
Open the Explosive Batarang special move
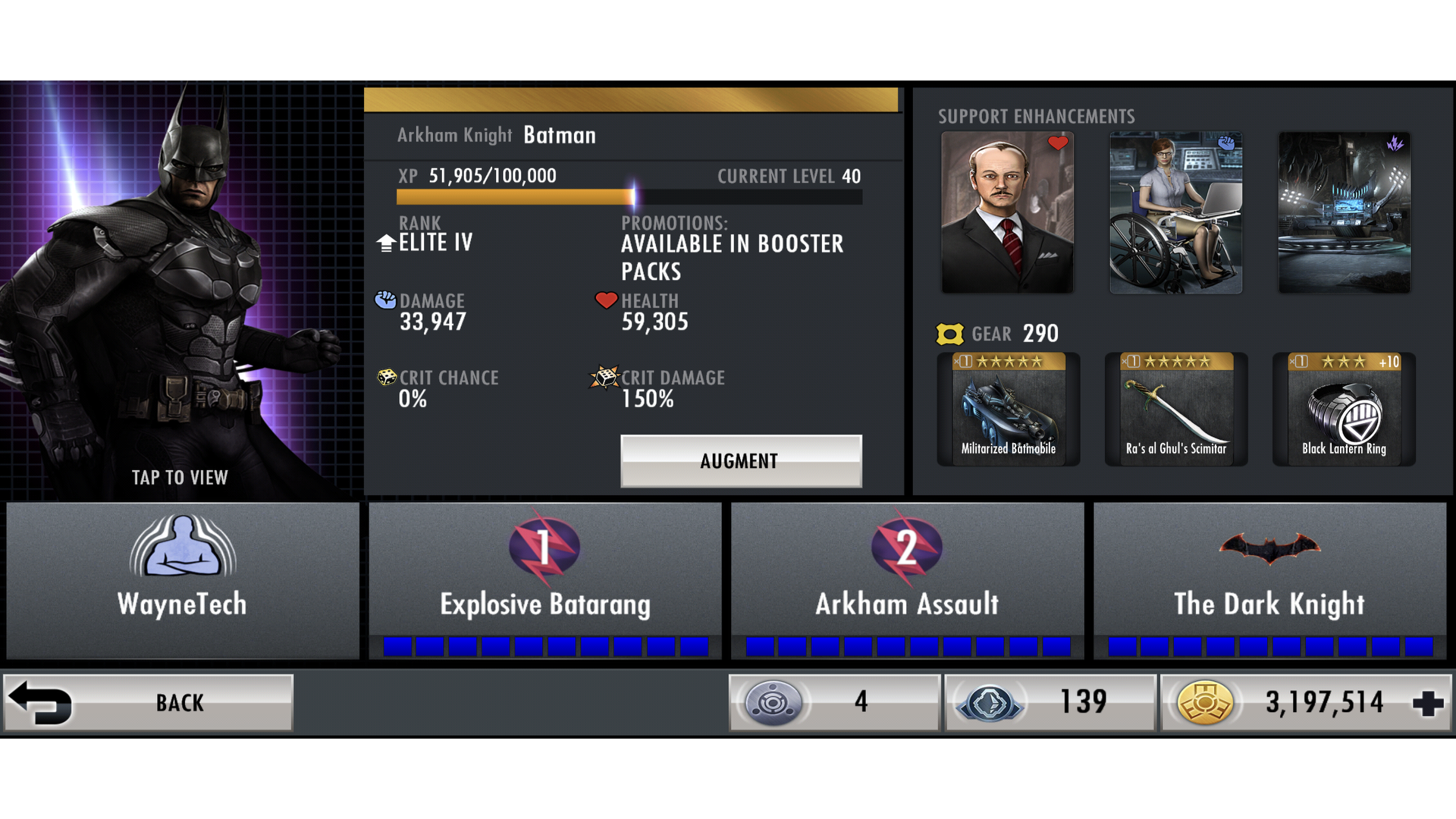545,580
